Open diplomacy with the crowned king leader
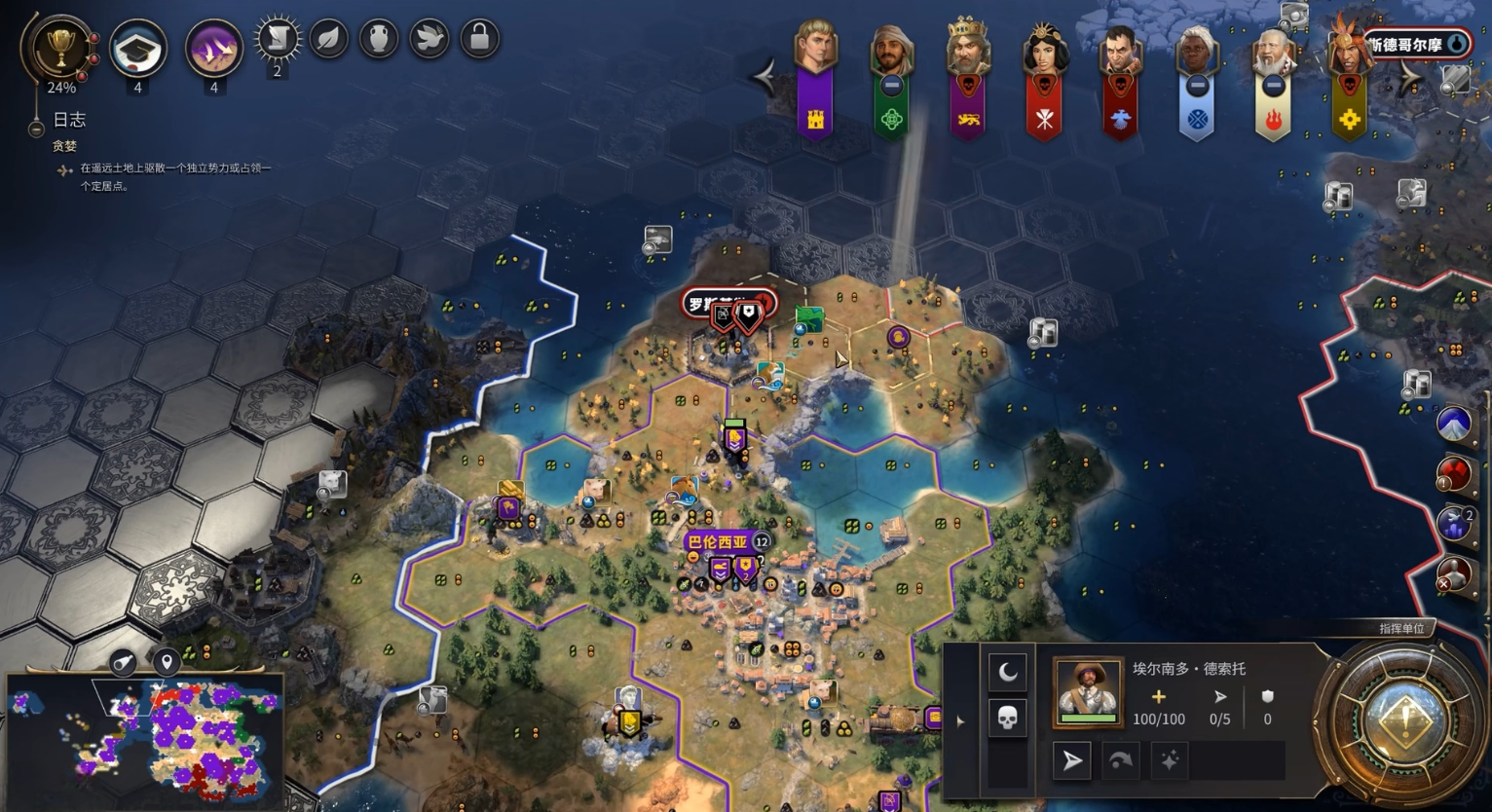1492x812 pixels. (x=967, y=51)
